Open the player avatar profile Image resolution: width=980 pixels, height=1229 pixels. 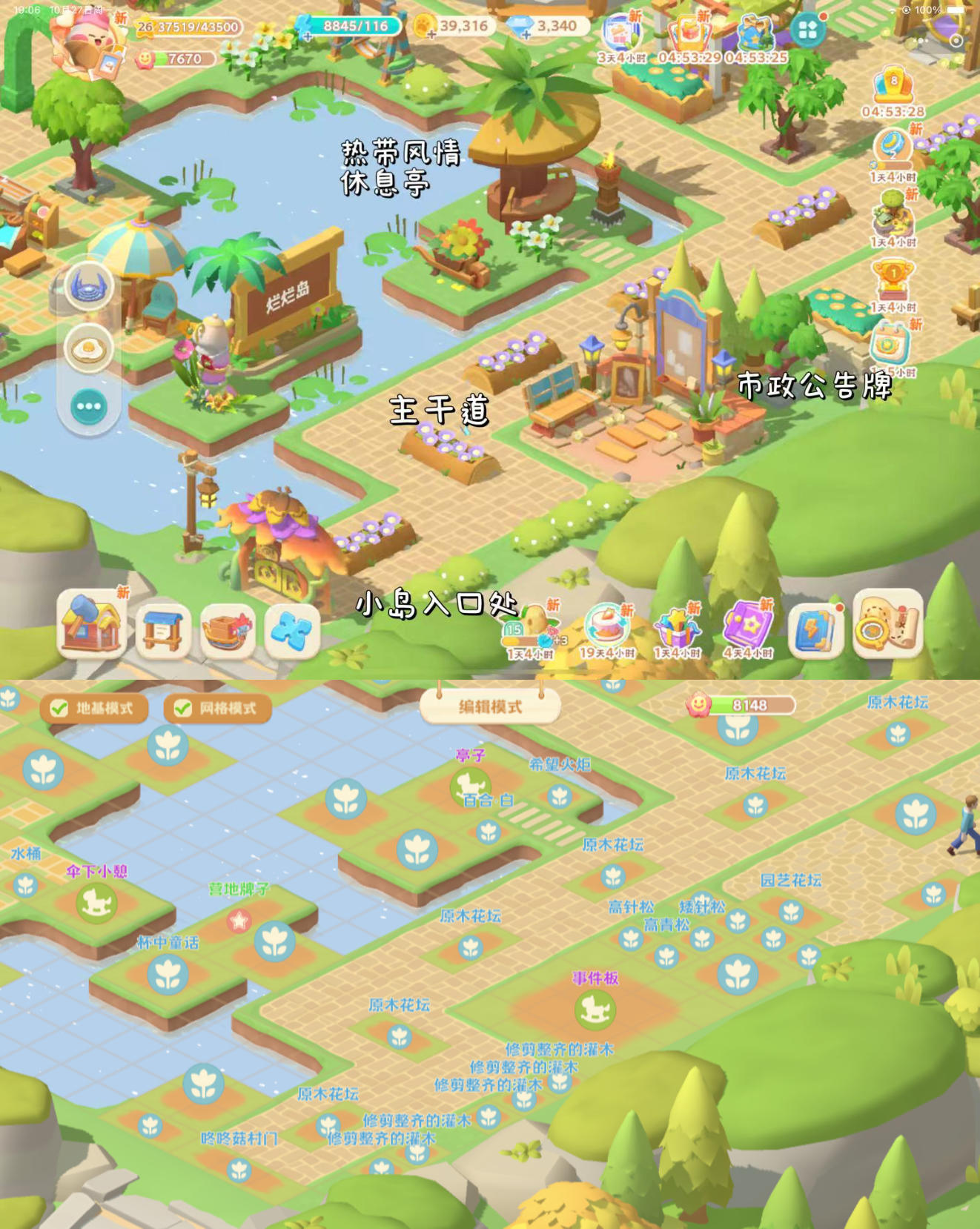84,41
